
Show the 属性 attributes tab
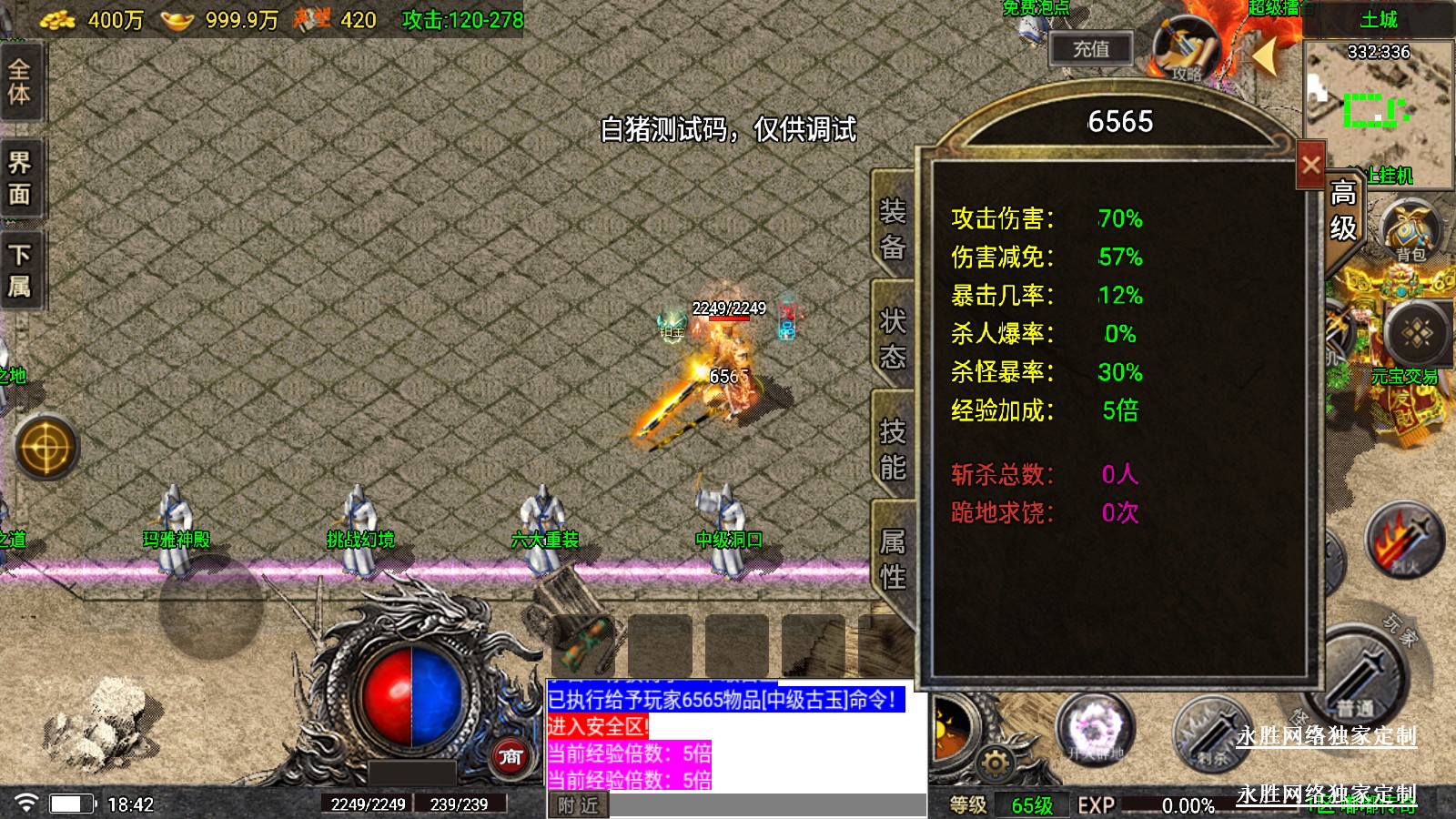(x=892, y=559)
